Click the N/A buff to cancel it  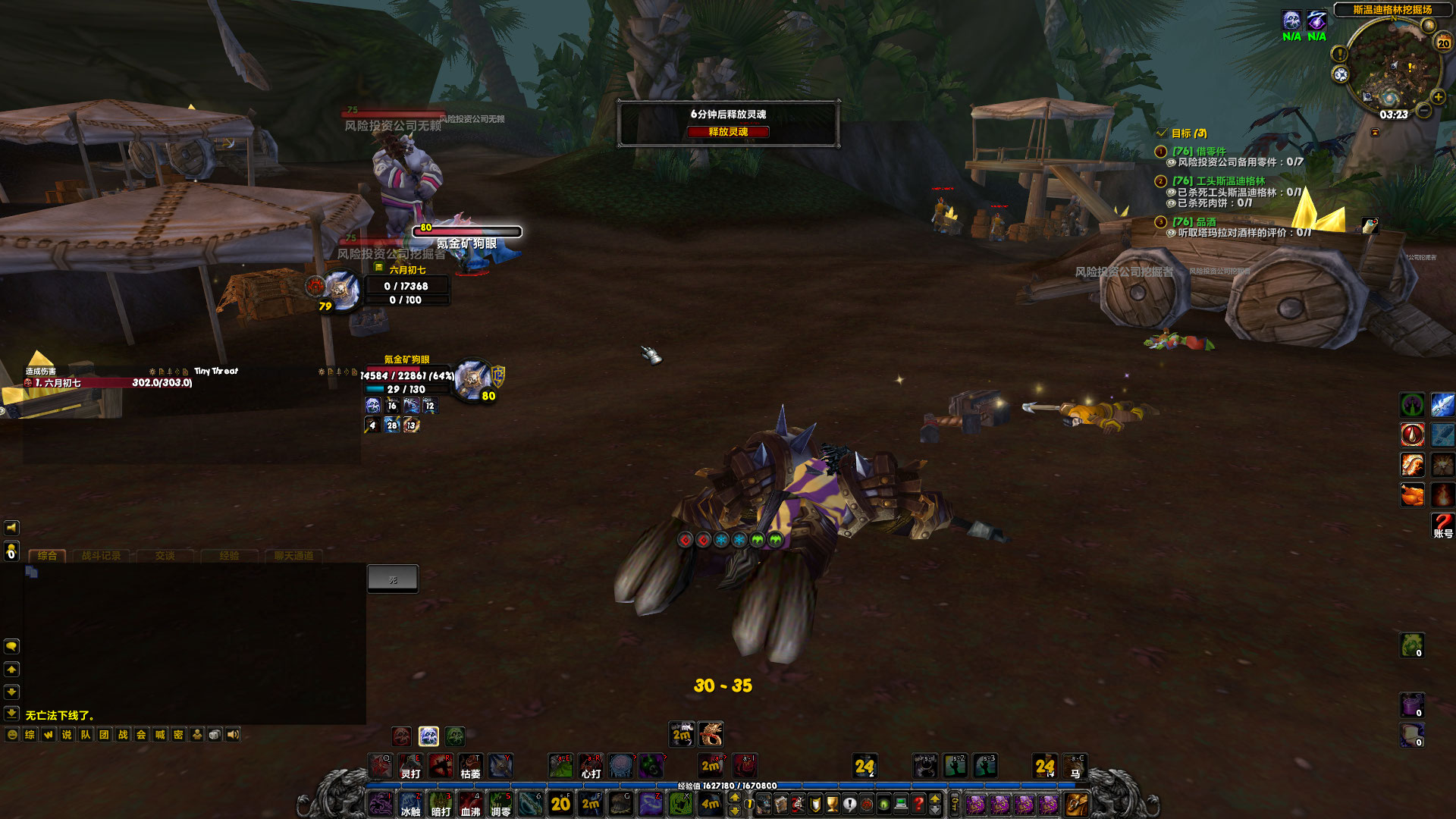click(1290, 20)
